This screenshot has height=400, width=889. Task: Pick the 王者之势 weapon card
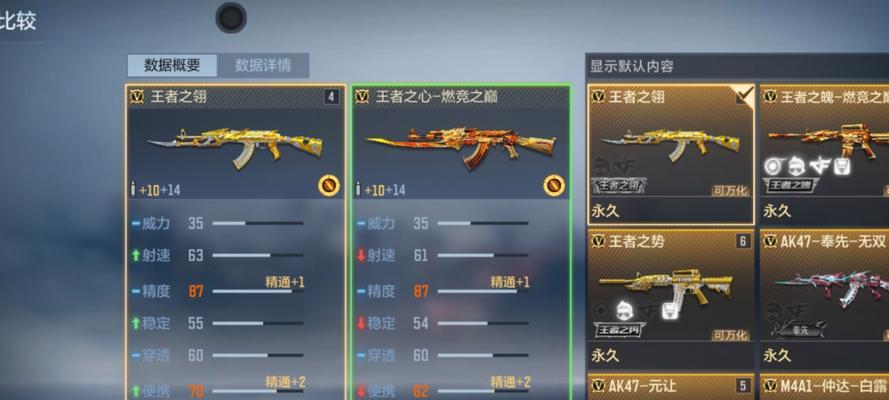670,297
